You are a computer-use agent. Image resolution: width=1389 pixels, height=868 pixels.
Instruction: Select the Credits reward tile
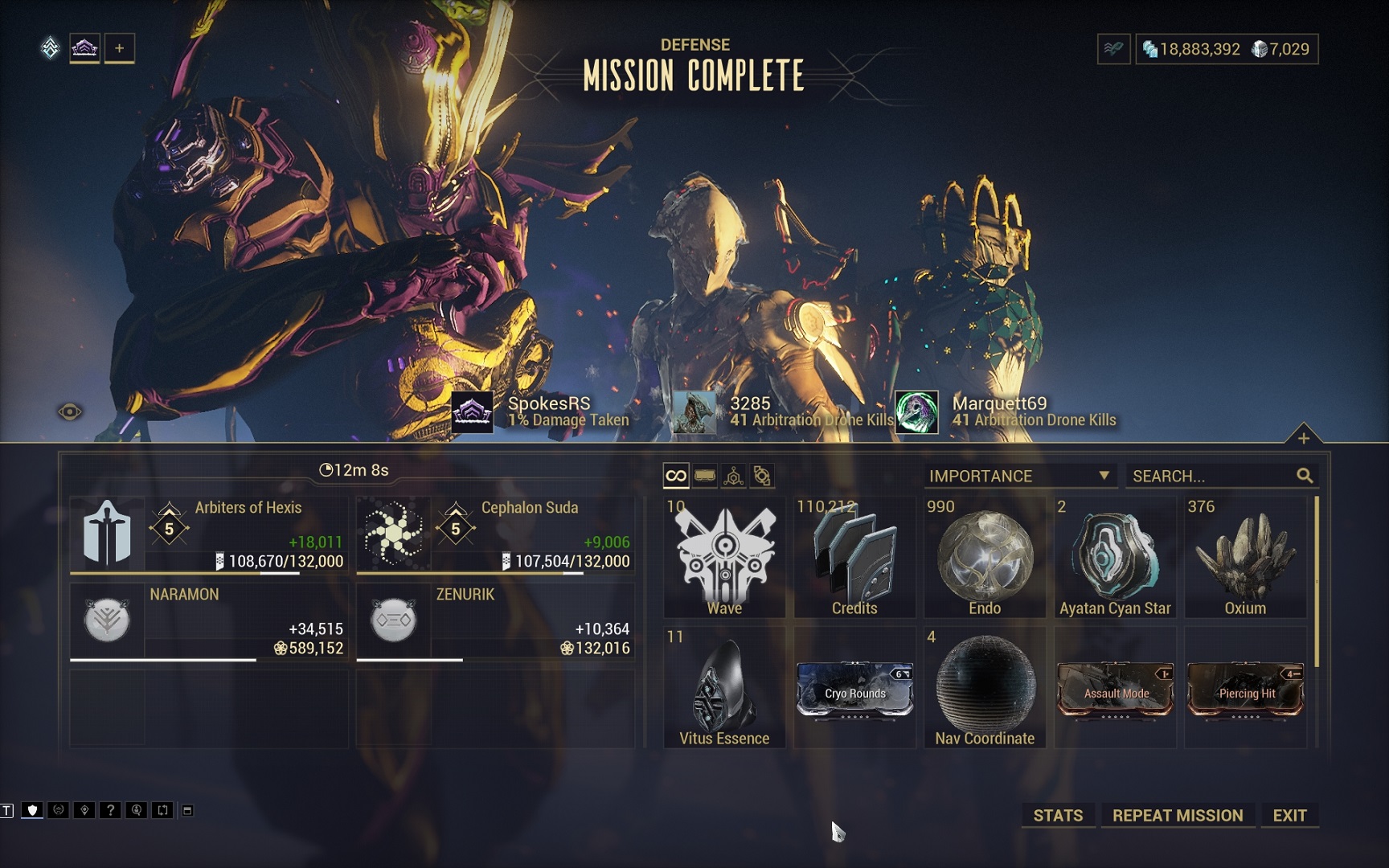[x=854, y=558]
